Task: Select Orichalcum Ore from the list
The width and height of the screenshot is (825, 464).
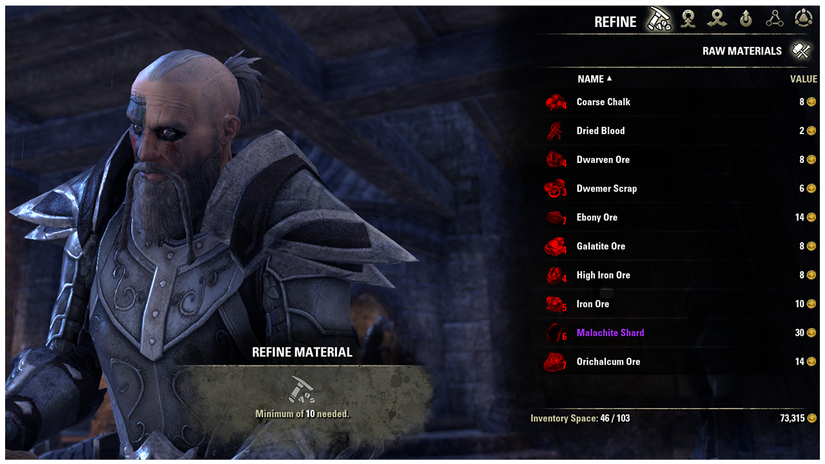Action: 608,362
